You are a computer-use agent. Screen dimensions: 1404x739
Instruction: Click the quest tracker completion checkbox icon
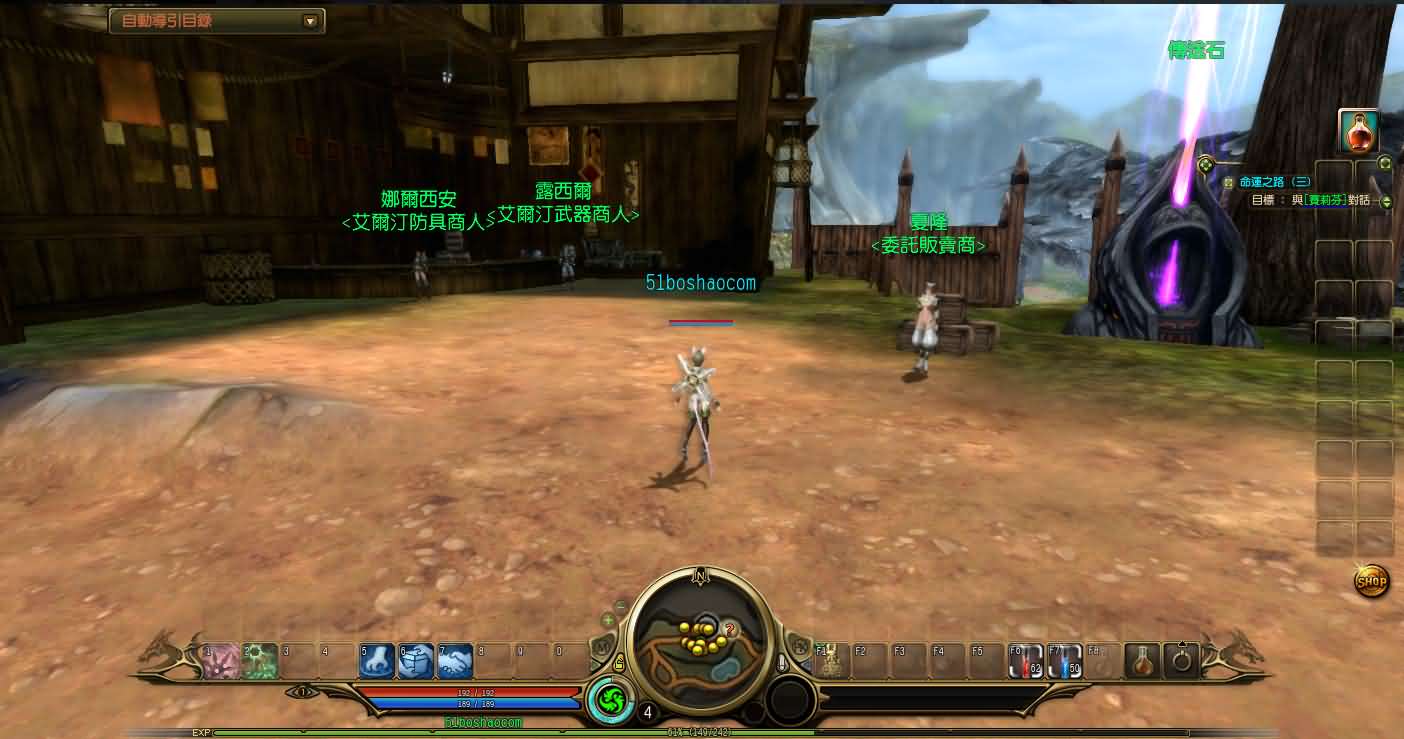pyautogui.click(x=1228, y=182)
